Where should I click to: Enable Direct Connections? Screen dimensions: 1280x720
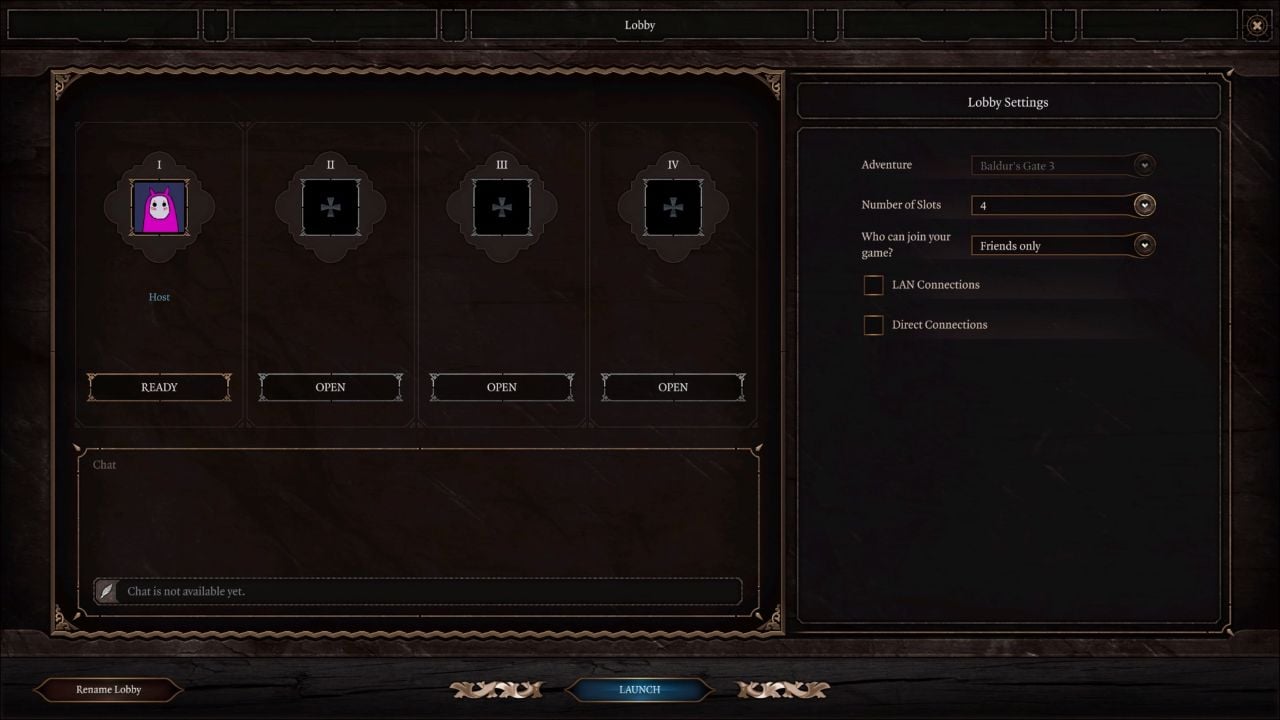click(873, 324)
